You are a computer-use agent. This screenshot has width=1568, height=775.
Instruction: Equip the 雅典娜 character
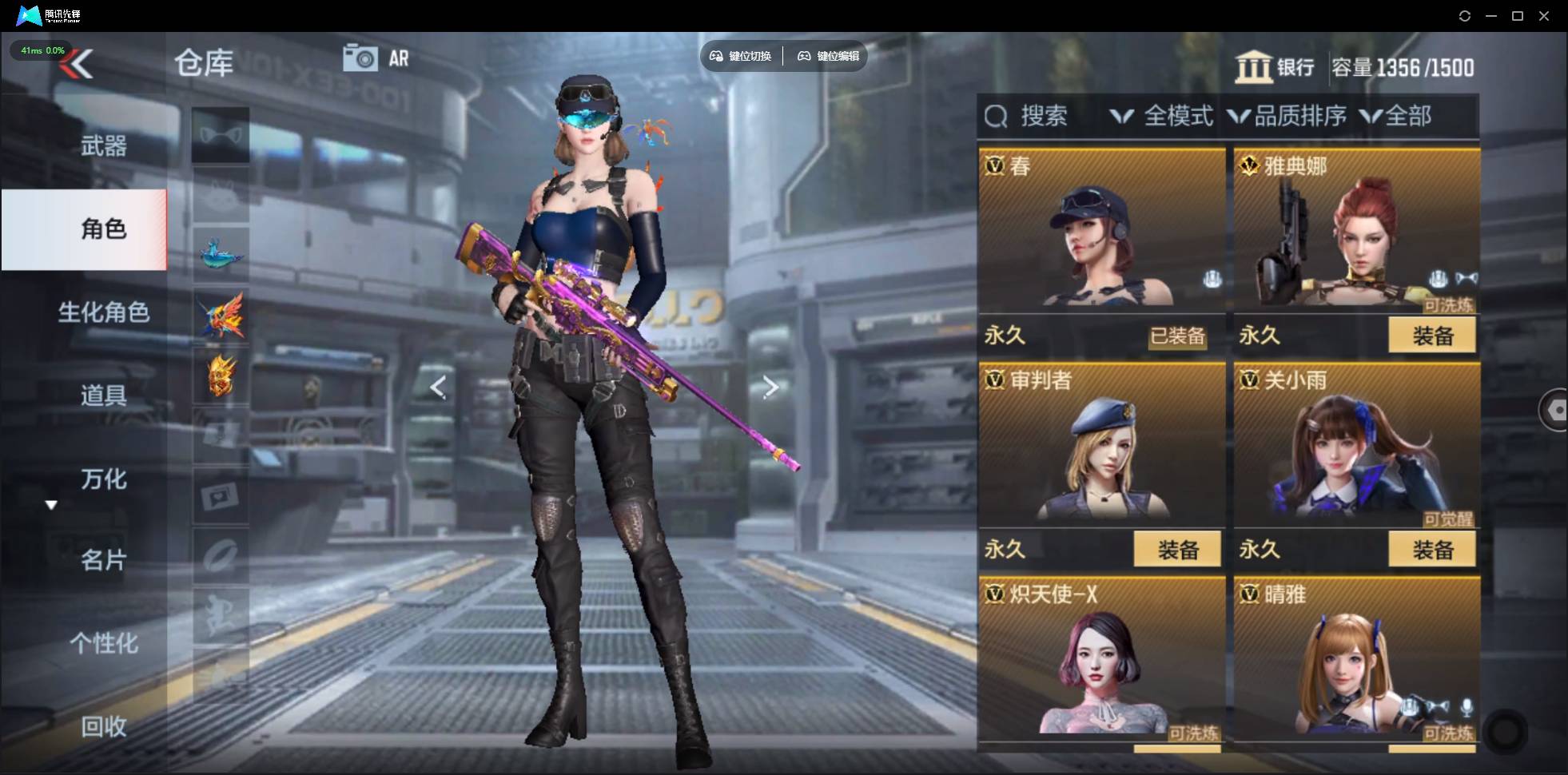(1431, 336)
